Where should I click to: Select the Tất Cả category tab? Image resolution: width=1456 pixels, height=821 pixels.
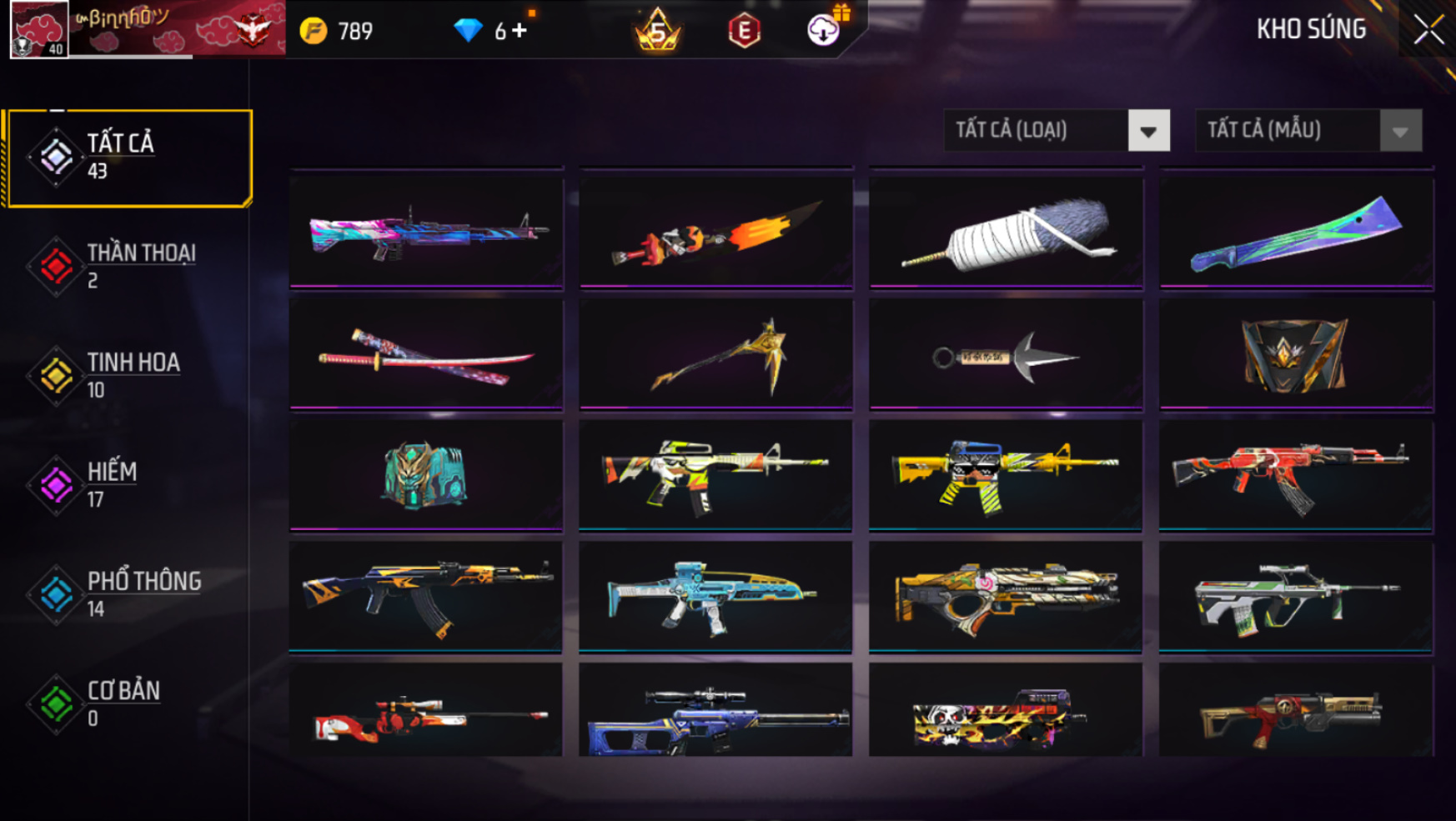pyautogui.click(x=128, y=158)
